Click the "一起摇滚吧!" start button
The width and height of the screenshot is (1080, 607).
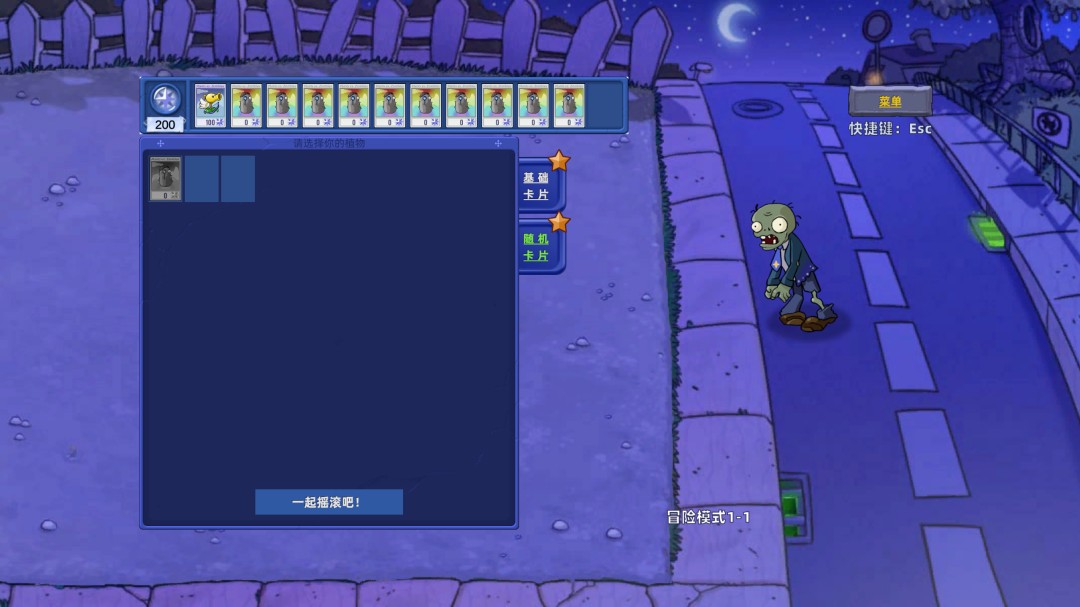(x=328, y=502)
